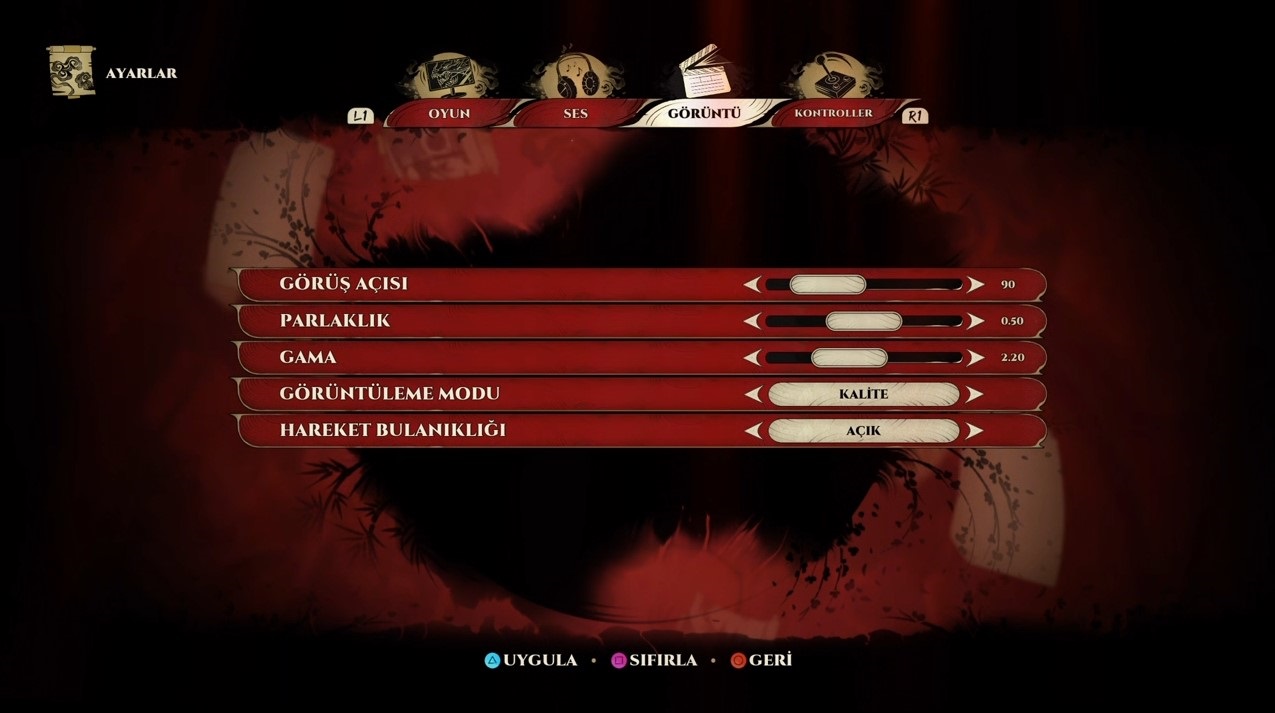Open the SES audio tab
This screenshot has width=1275, height=713.
coord(575,113)
